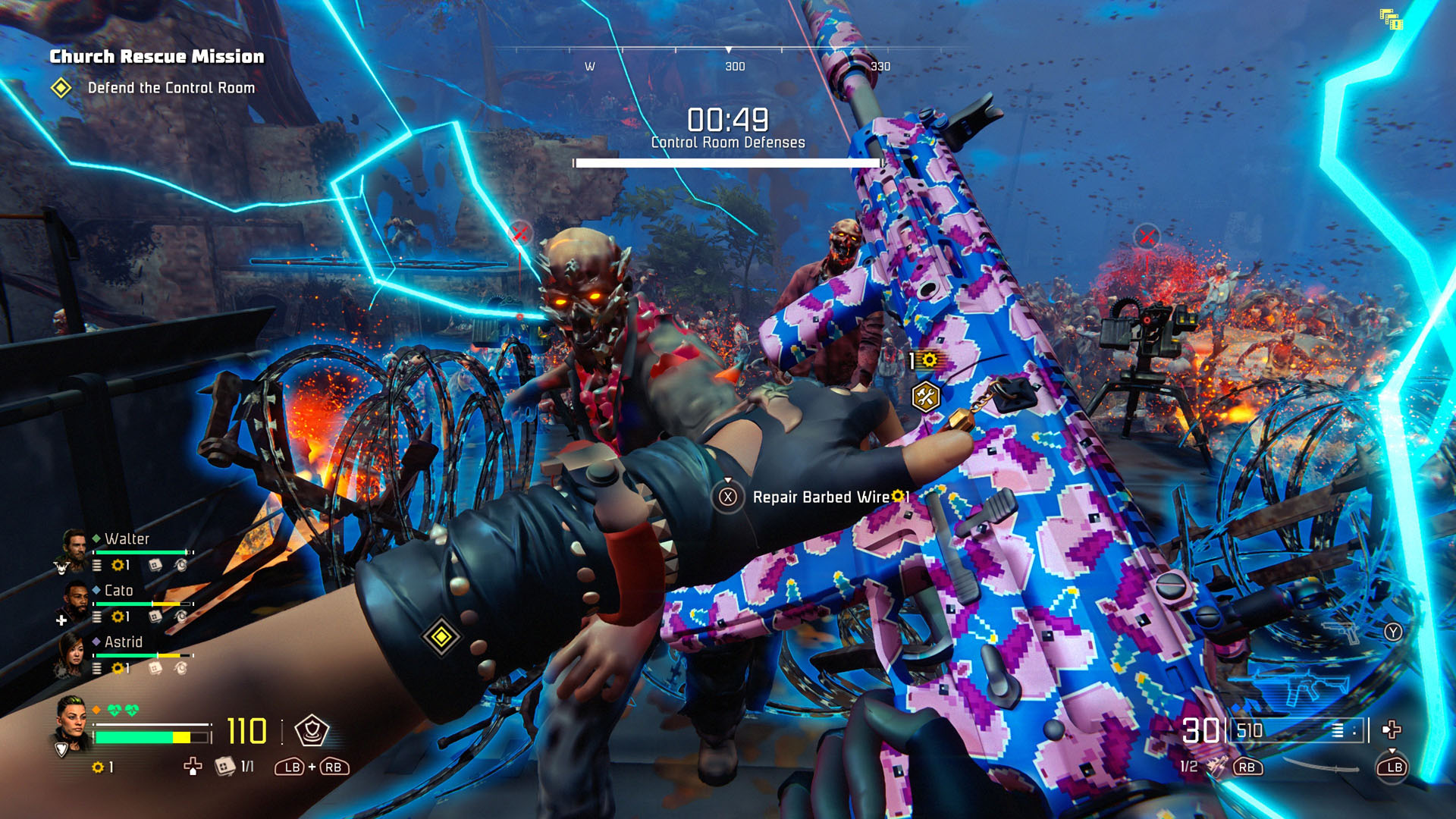Select the W heading on the compass bar
Screen dimensions: 1456x819
point(588,67)
